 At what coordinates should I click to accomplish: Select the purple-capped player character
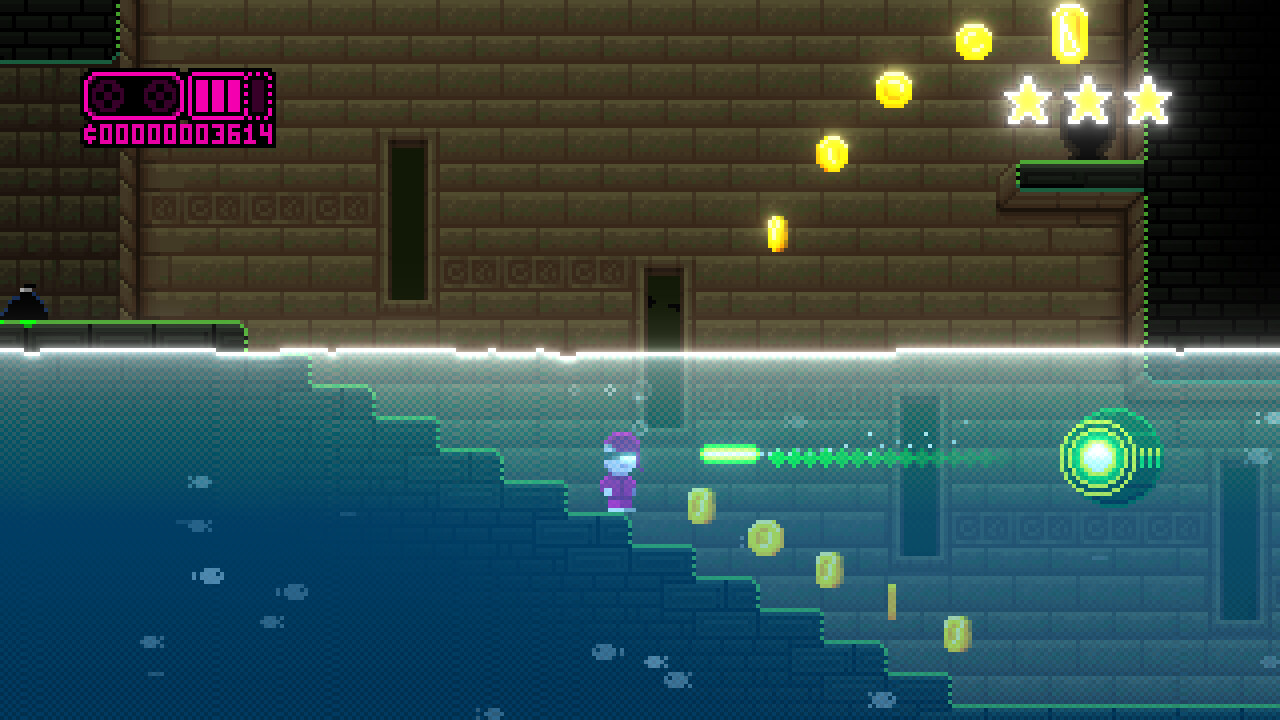point(618,470)
